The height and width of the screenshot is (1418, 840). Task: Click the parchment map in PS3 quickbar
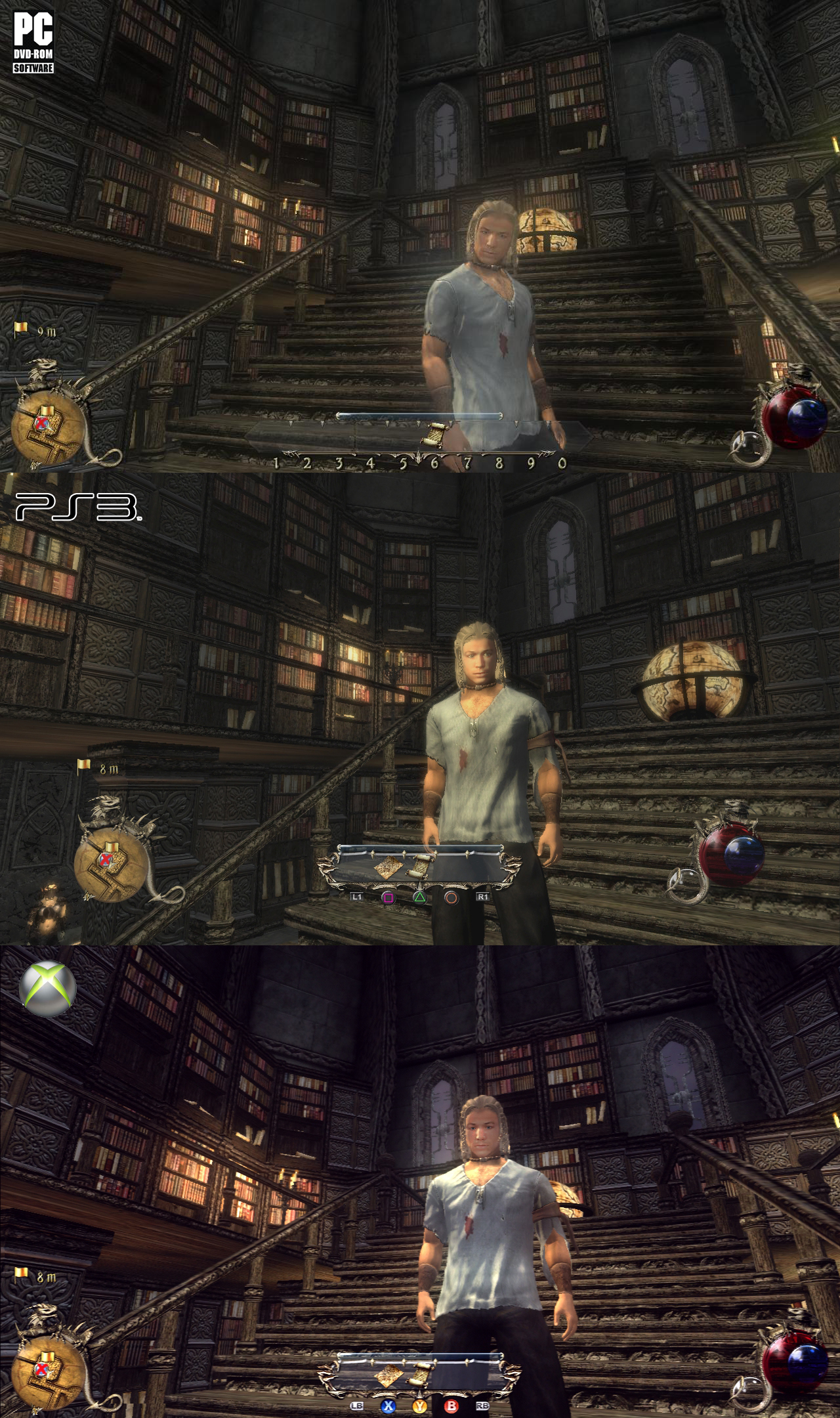pyautogui.click(x=389, y=868)
